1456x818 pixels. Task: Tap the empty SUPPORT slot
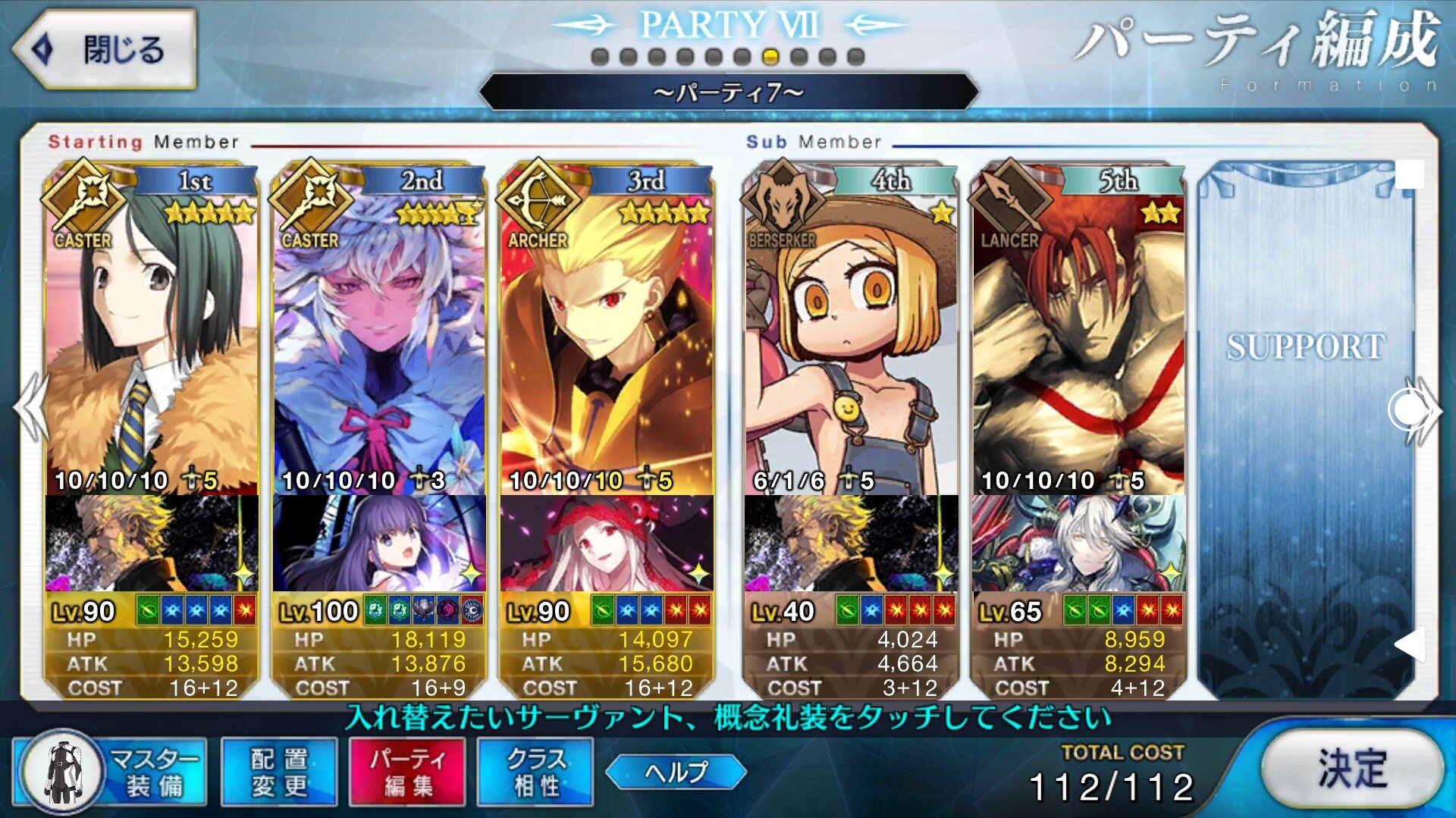[x=1306, y=425]
